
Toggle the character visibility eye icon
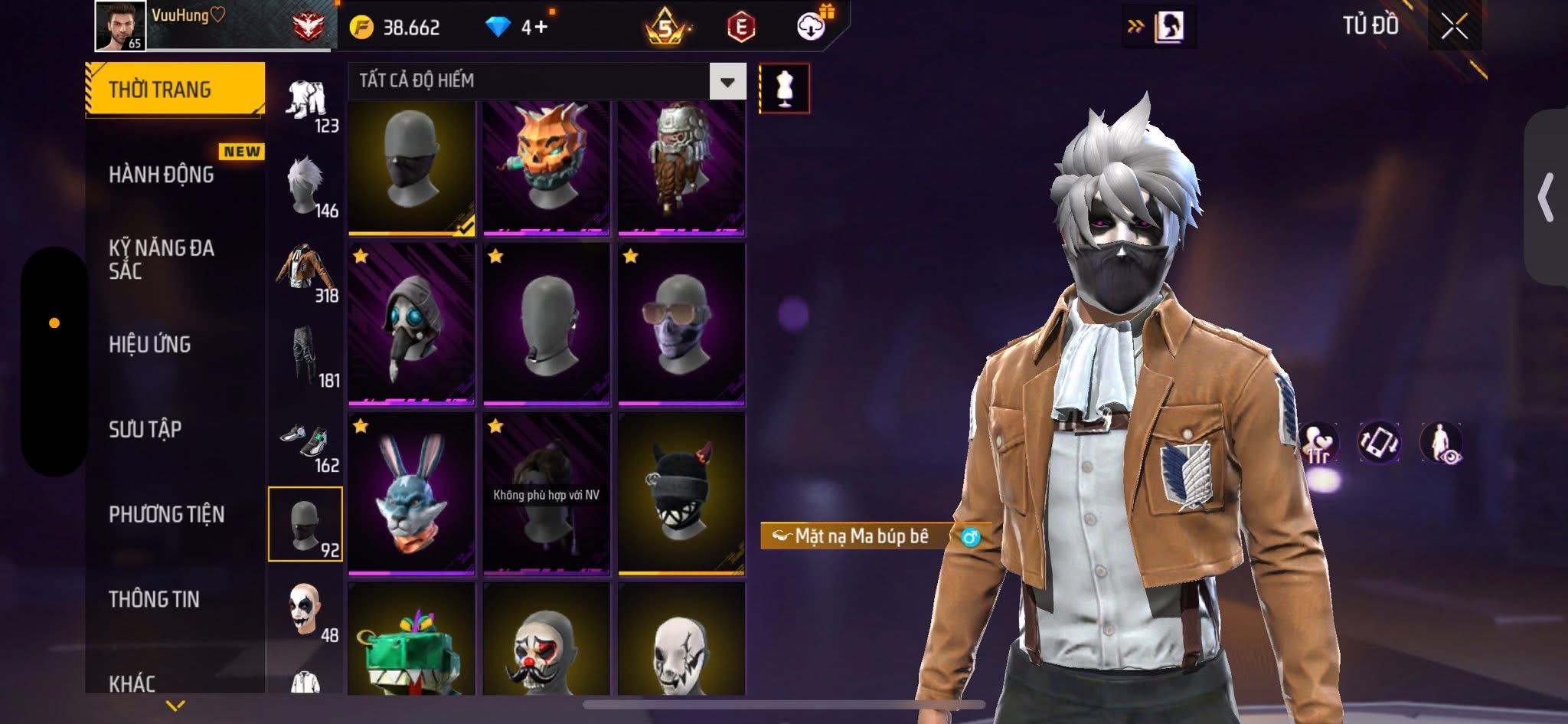coord(1441,444)
